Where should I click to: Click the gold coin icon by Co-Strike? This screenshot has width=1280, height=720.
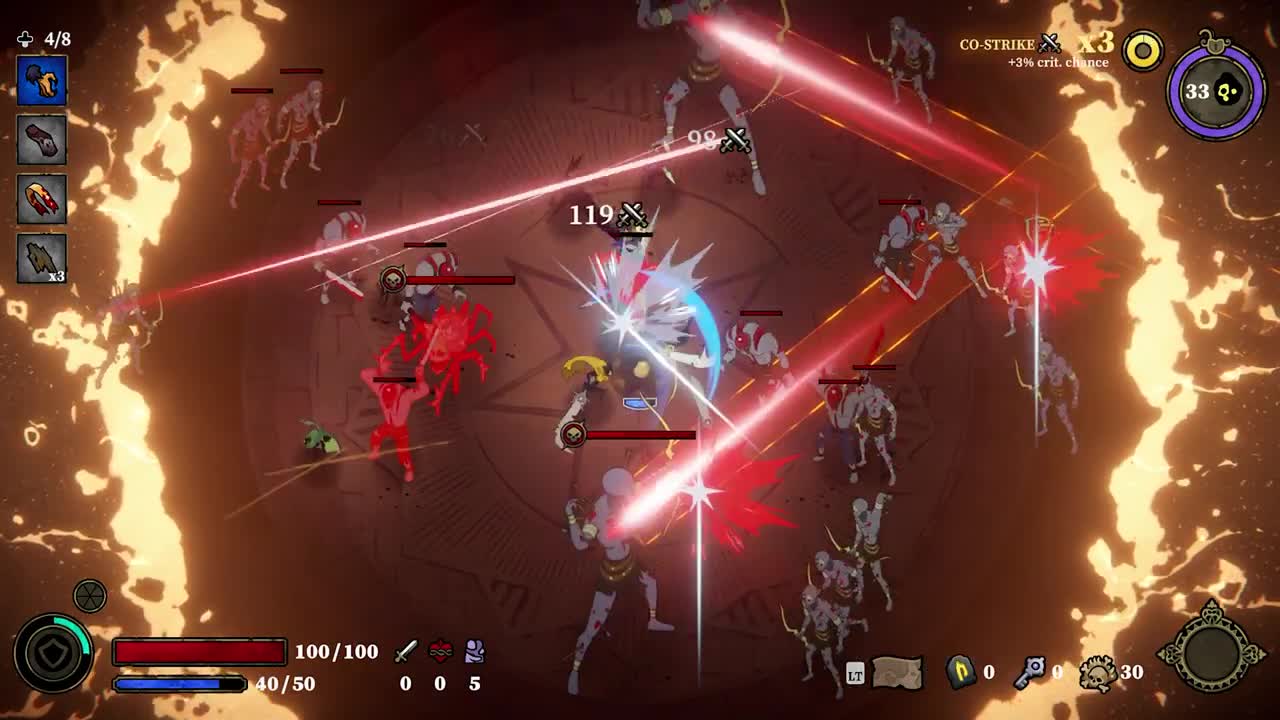[x=1143, y=51]
